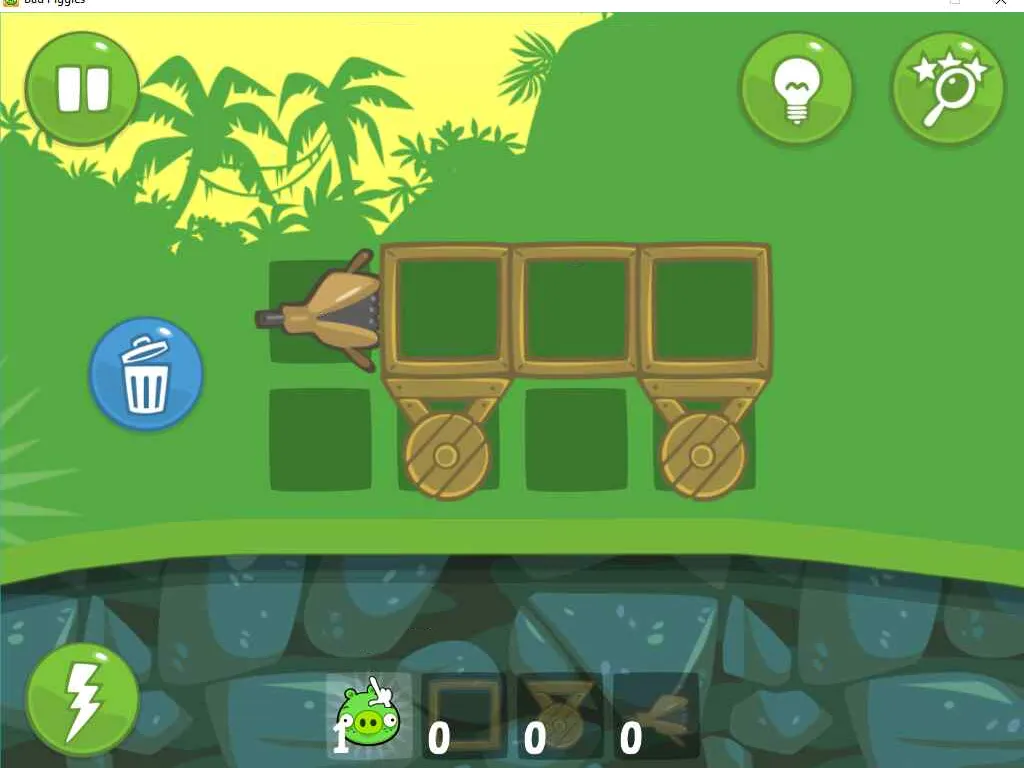Close the game window
Screen dimensions: 1024x768
(1001, 3)
